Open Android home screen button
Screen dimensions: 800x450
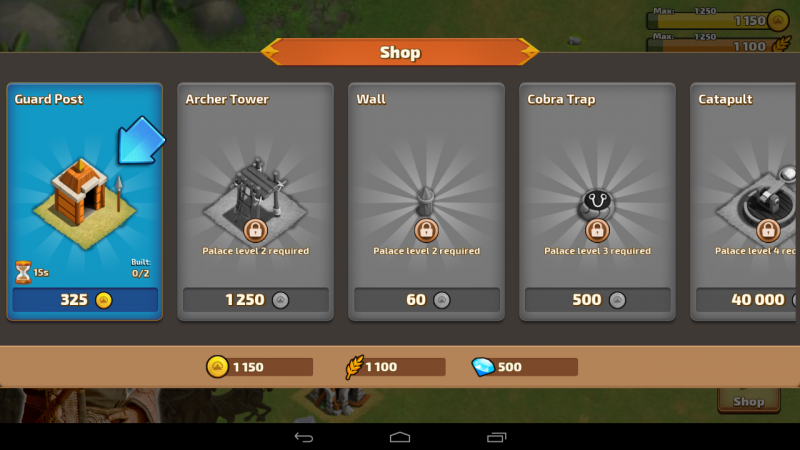(400, 437)
